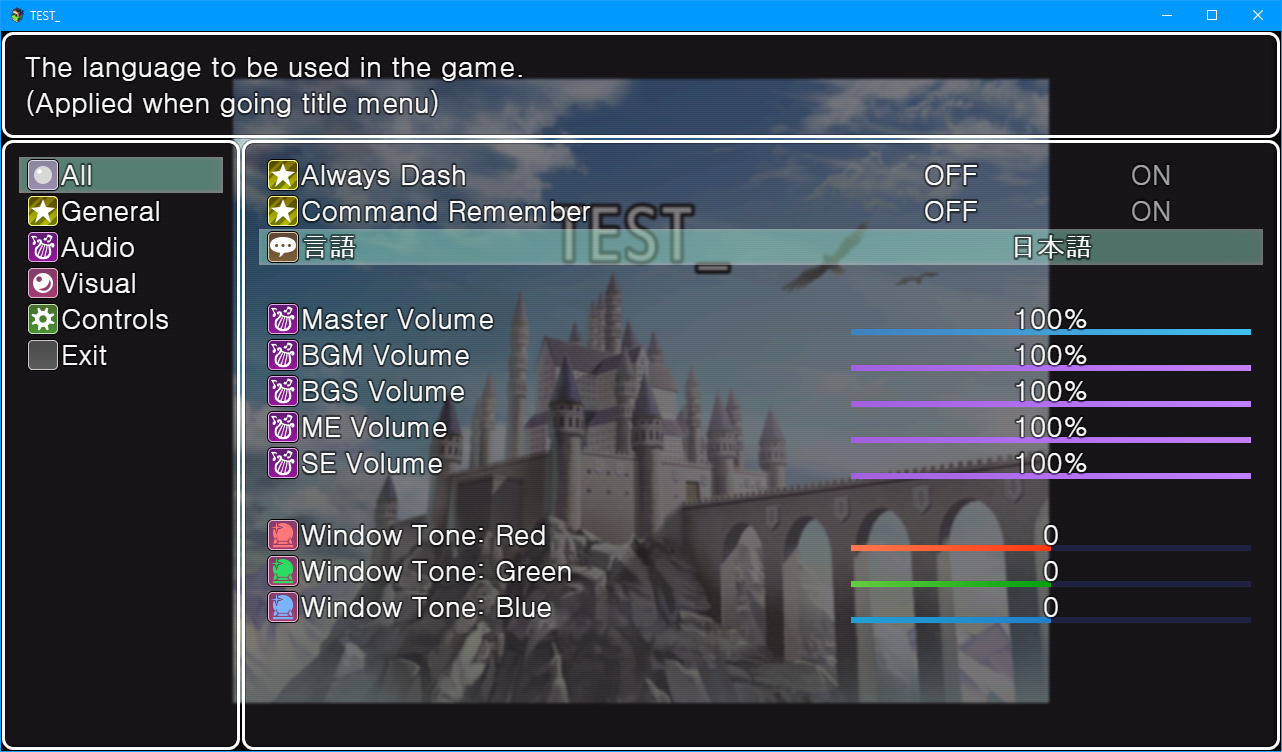Click the speech bubble icon beside 言語

(x=283, y=247)
